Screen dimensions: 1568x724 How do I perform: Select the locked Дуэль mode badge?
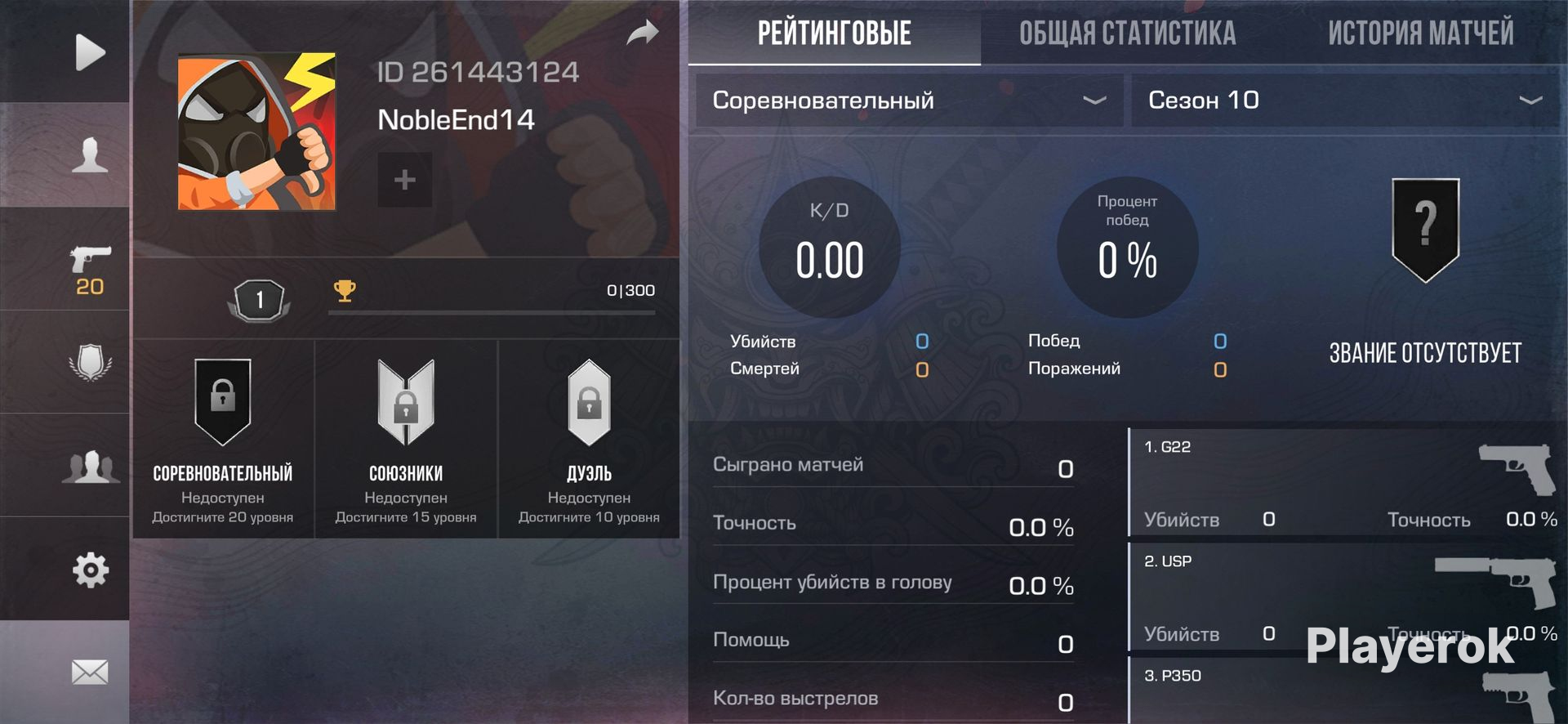589,402
